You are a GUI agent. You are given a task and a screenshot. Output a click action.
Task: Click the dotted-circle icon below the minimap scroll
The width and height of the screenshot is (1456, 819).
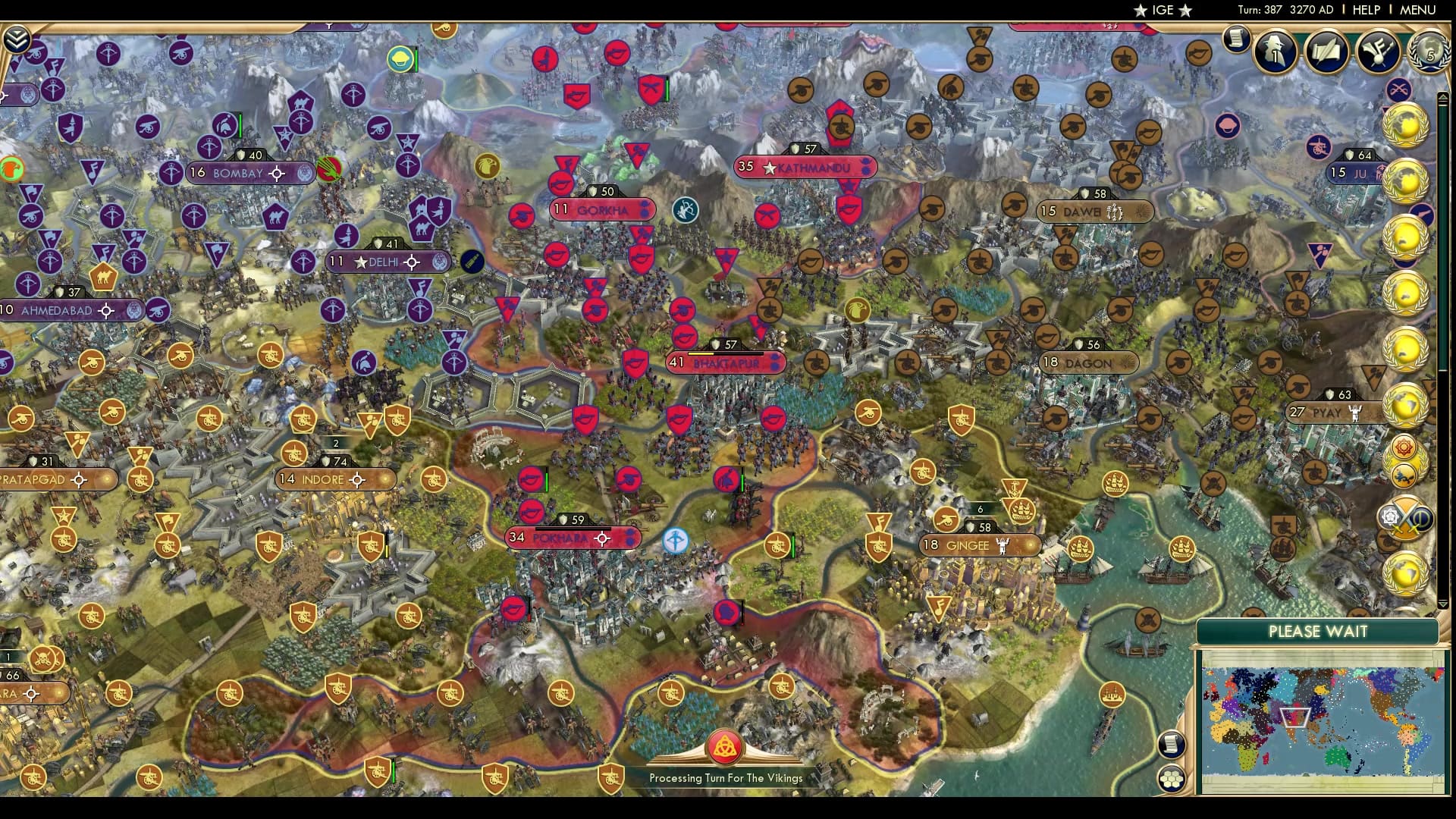[x=1172, y=777]
